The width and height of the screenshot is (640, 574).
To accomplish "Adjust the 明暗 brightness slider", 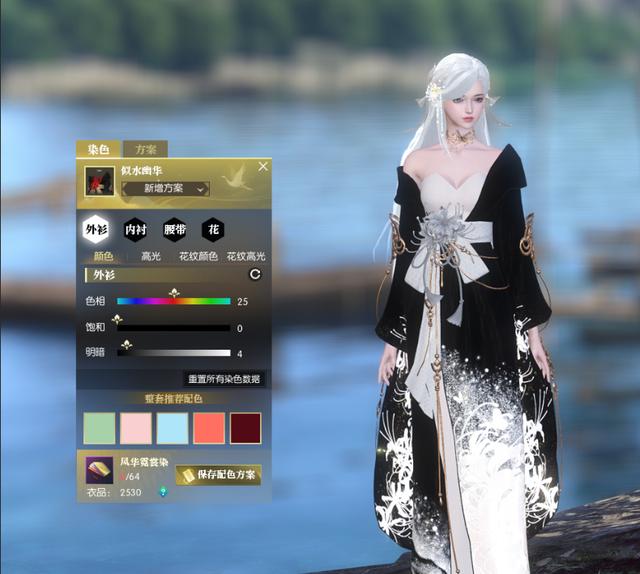I will [174, 353].
